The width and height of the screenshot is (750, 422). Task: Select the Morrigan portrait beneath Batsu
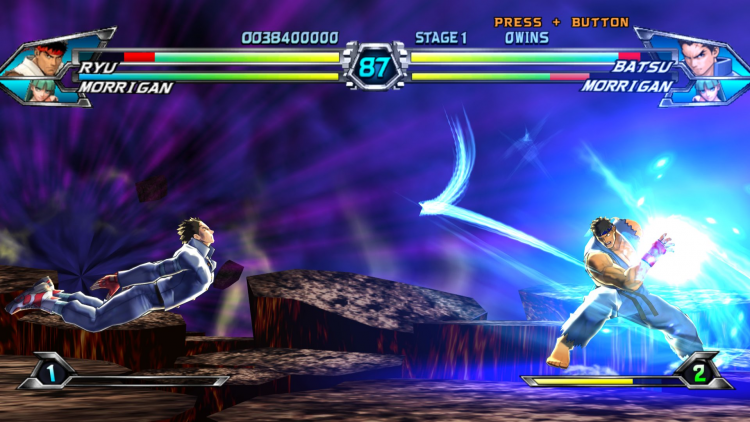click(692, 89)
